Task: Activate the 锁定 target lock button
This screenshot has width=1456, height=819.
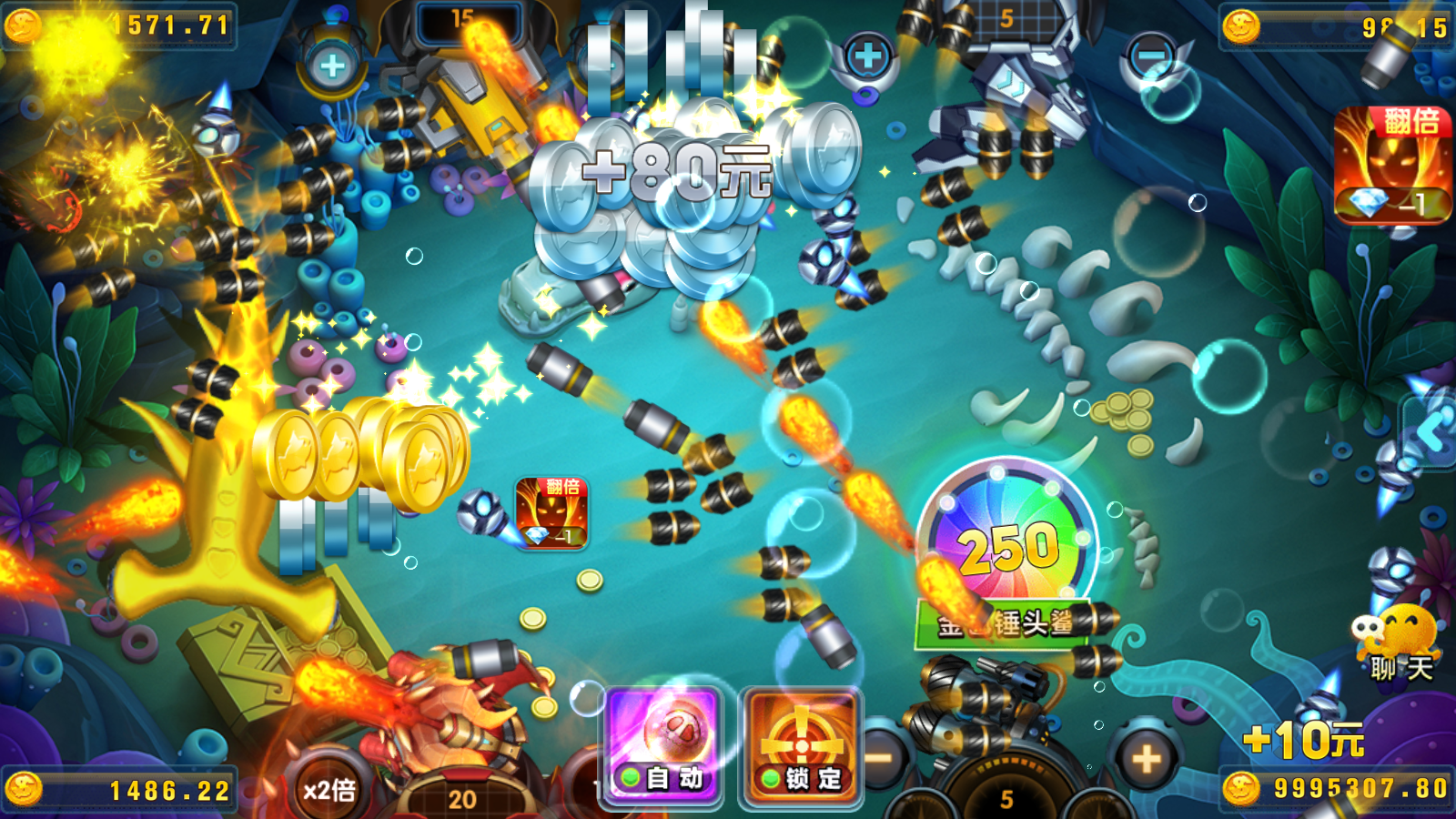Action: (x=801, y=748)
